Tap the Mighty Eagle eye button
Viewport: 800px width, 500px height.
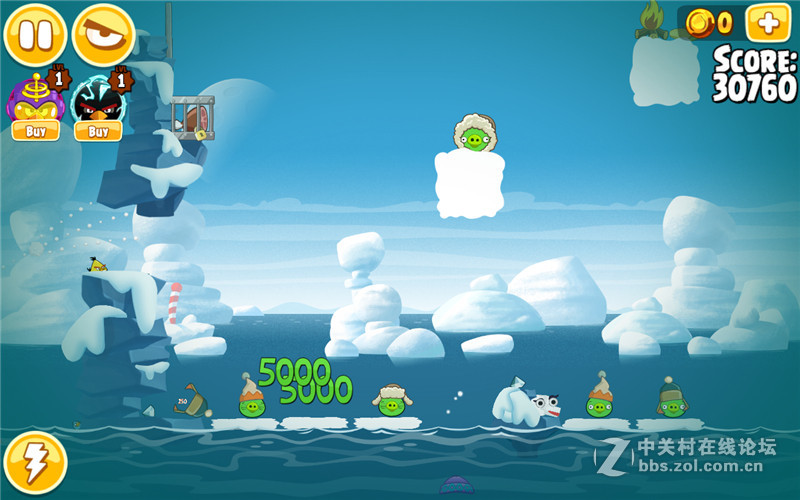point(103,34)
